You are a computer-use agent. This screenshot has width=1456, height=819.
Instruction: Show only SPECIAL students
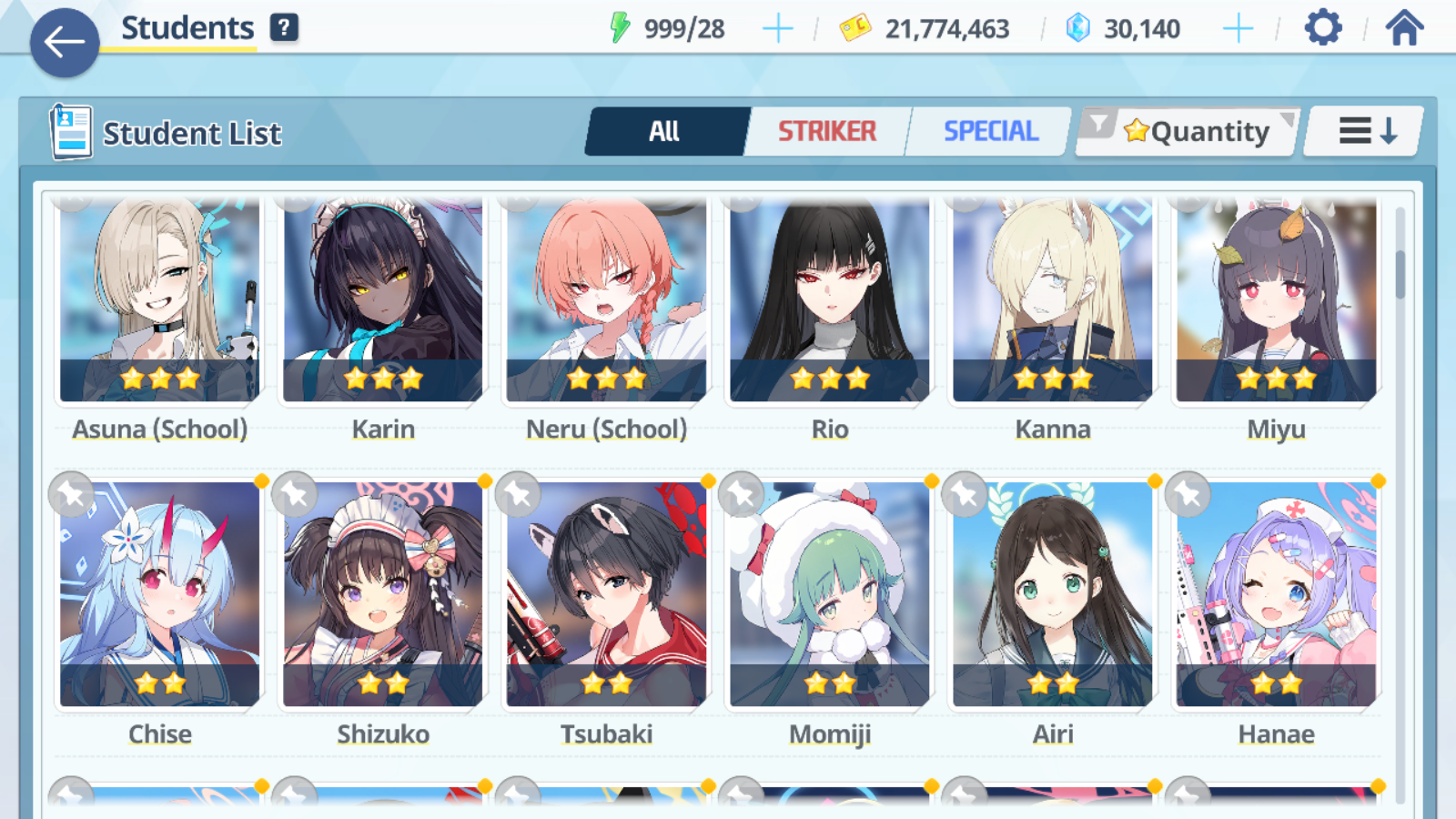point(990,132)
